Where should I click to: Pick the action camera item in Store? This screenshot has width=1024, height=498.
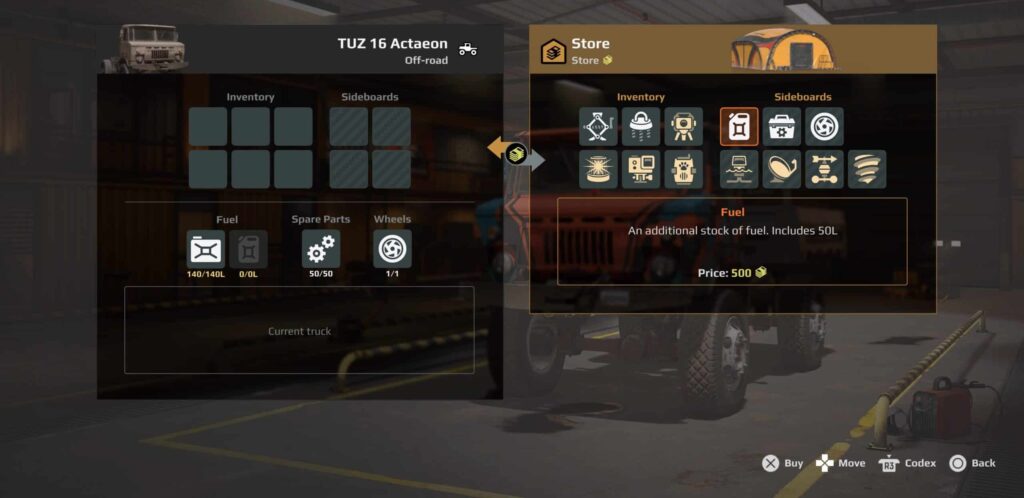click(x=641, y=169)
